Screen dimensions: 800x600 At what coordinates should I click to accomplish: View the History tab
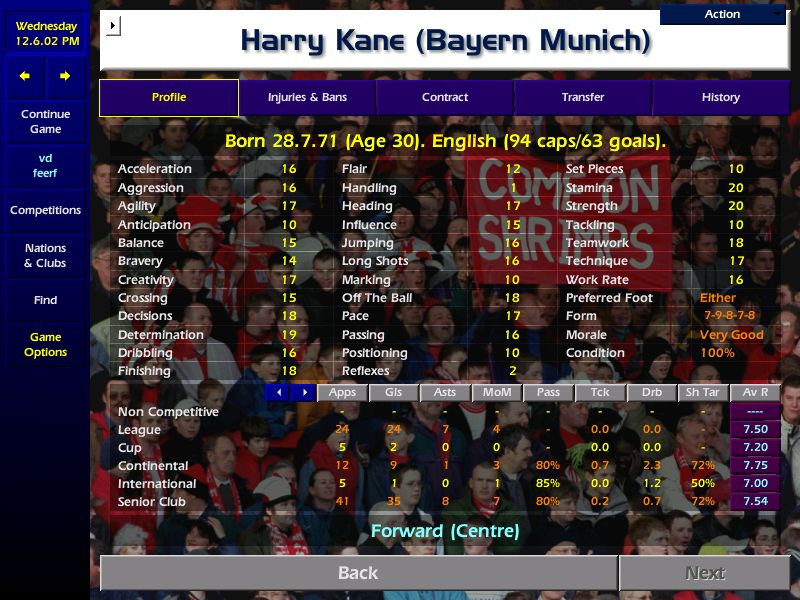pos(720,97)
